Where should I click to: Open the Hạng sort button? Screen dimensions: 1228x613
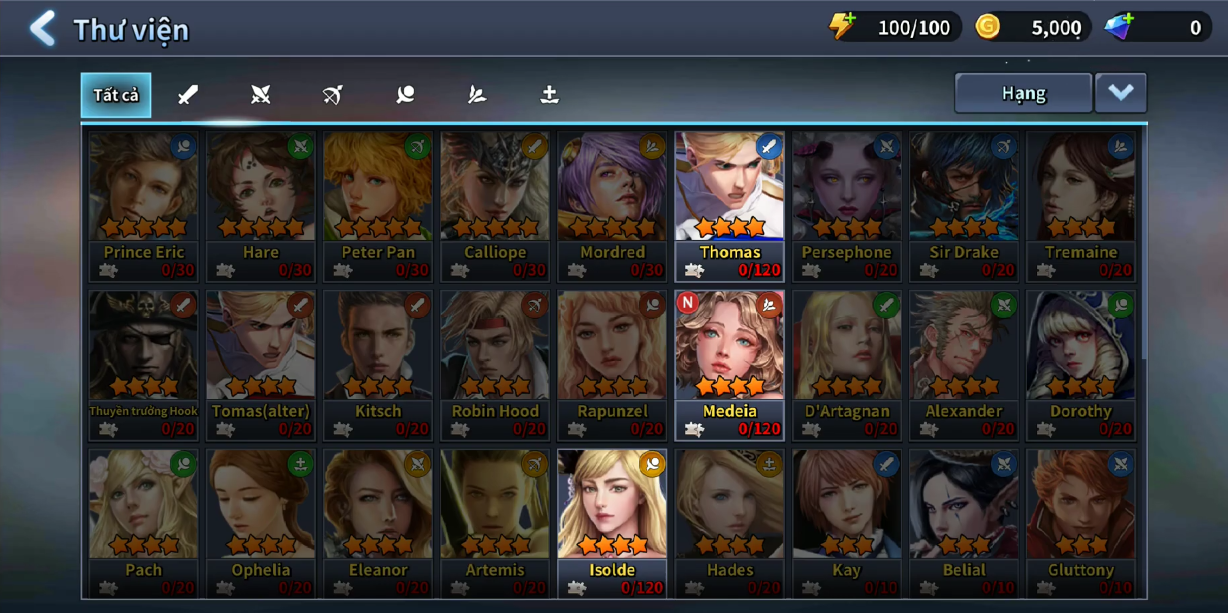[x=1022, y=93]
